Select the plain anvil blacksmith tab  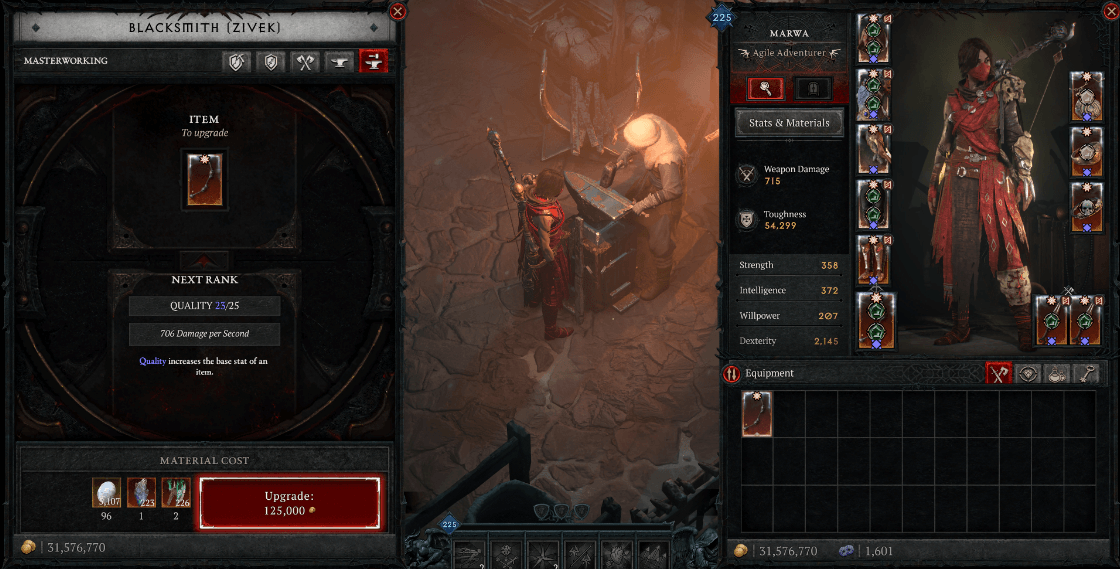[x=340, y=61]
